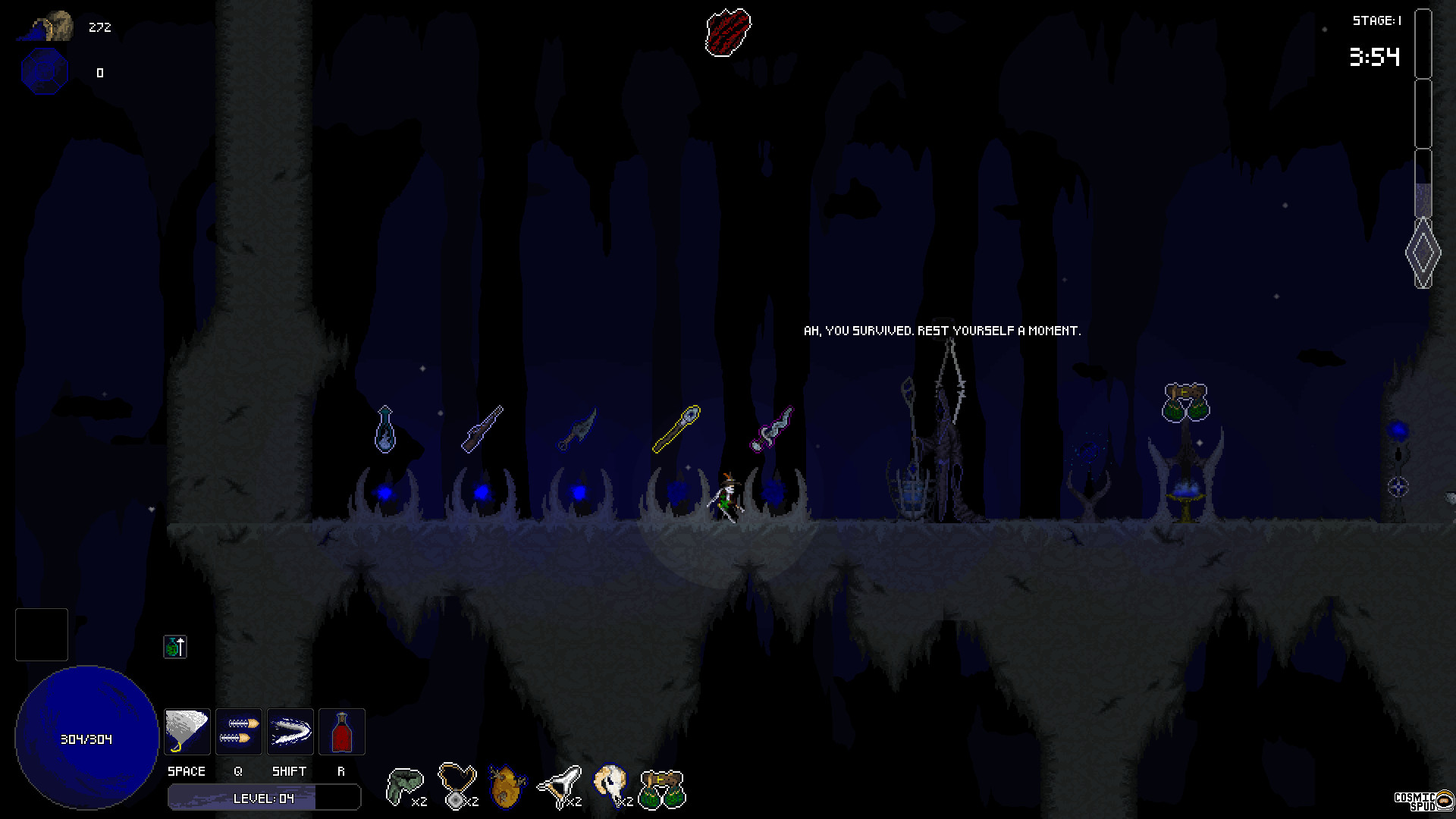Click the R red potion ability icon
Viewport: 1456px width, 819px height.
(341, 731)
